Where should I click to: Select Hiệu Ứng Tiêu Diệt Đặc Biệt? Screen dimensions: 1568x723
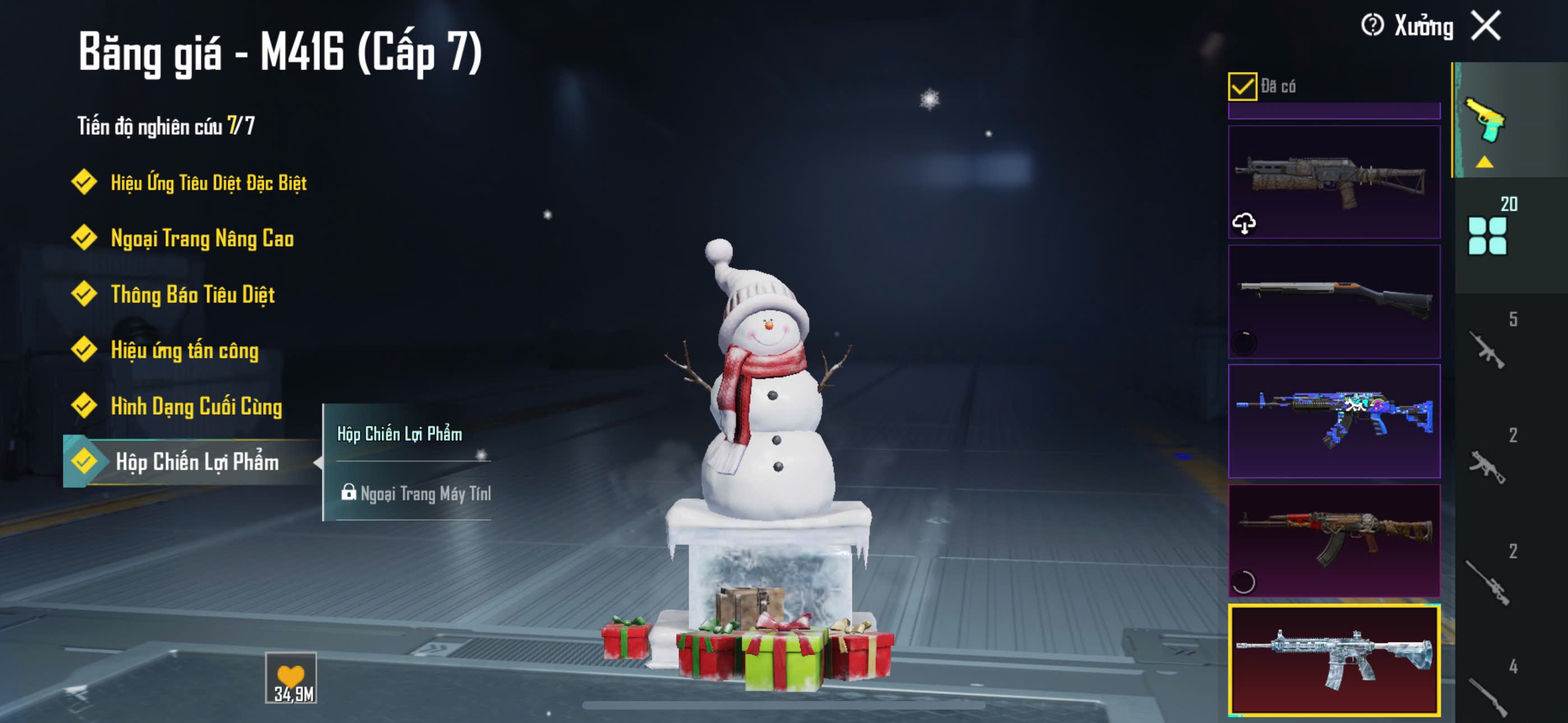(207, 183)
